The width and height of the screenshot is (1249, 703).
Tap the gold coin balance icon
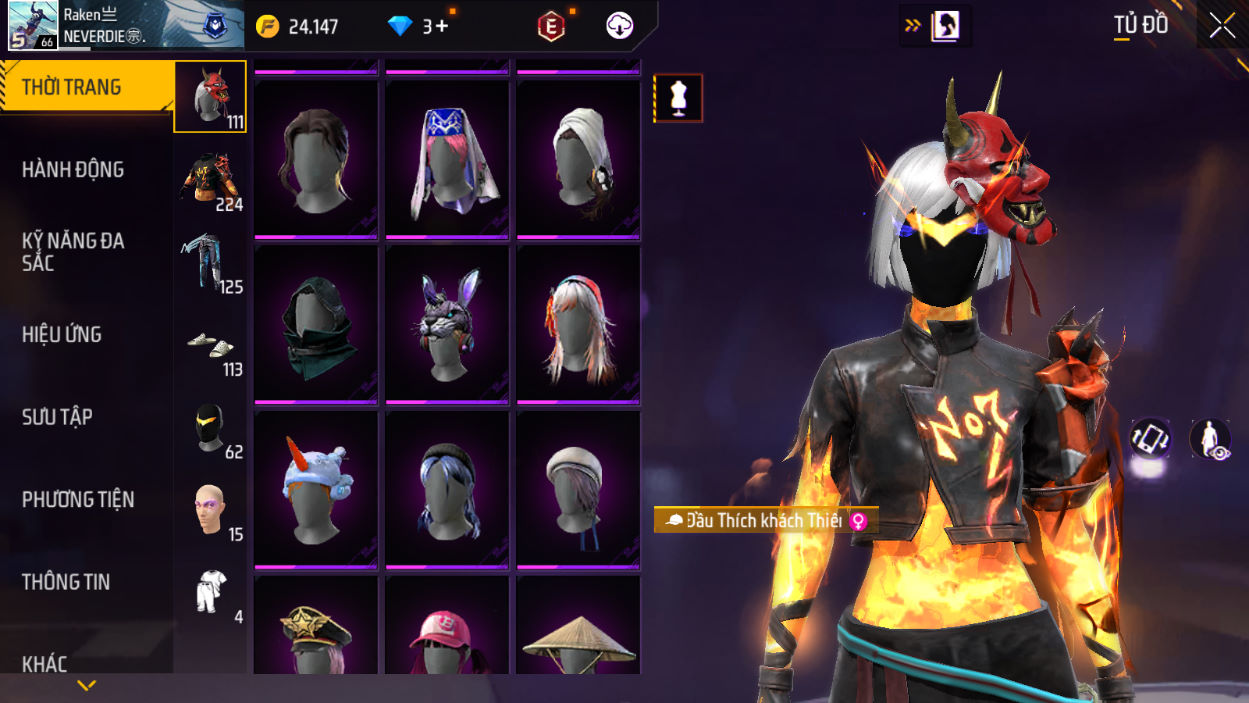click(268, 27)
